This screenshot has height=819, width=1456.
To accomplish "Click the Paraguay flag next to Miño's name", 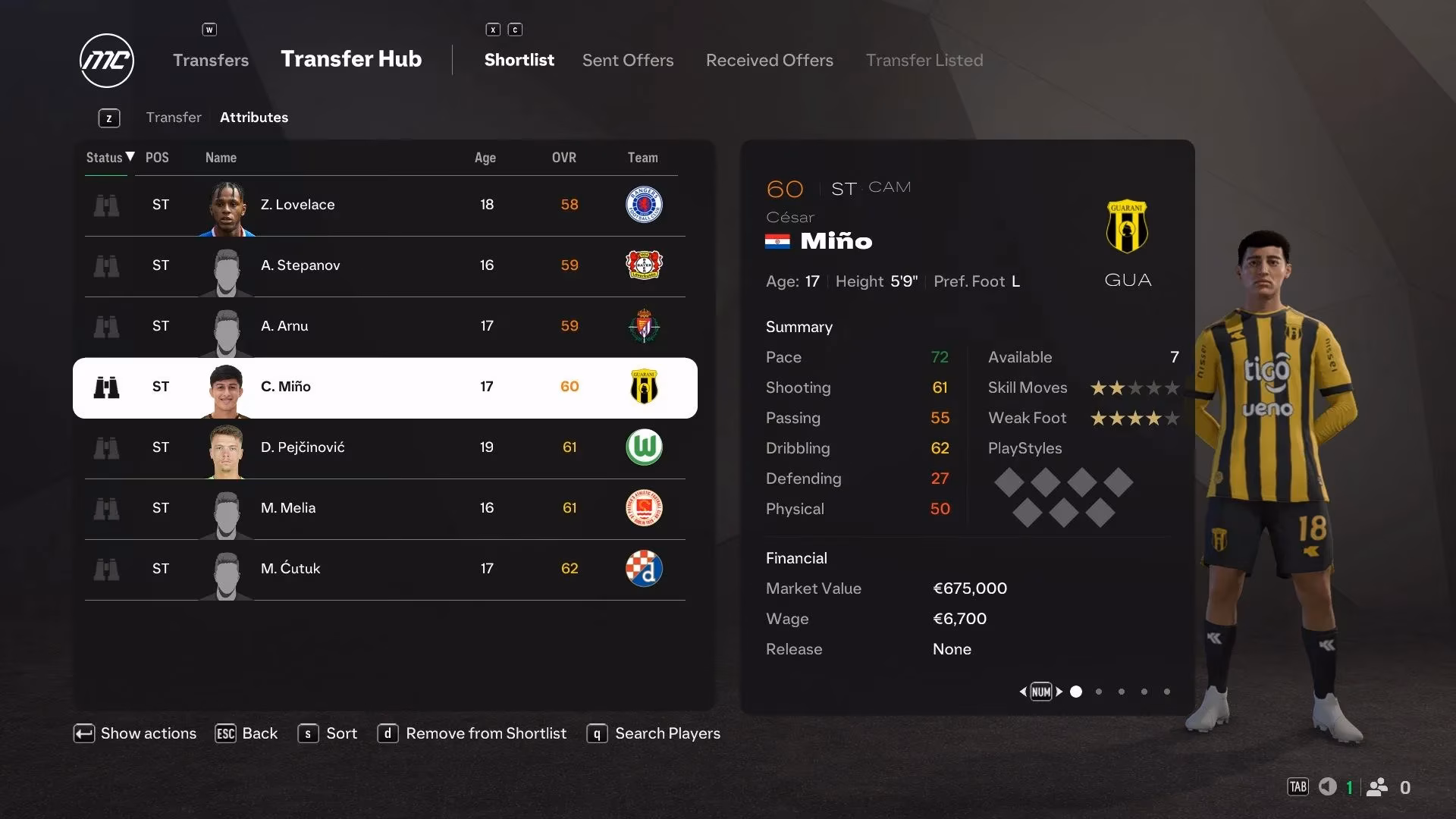I will (778, 241).
